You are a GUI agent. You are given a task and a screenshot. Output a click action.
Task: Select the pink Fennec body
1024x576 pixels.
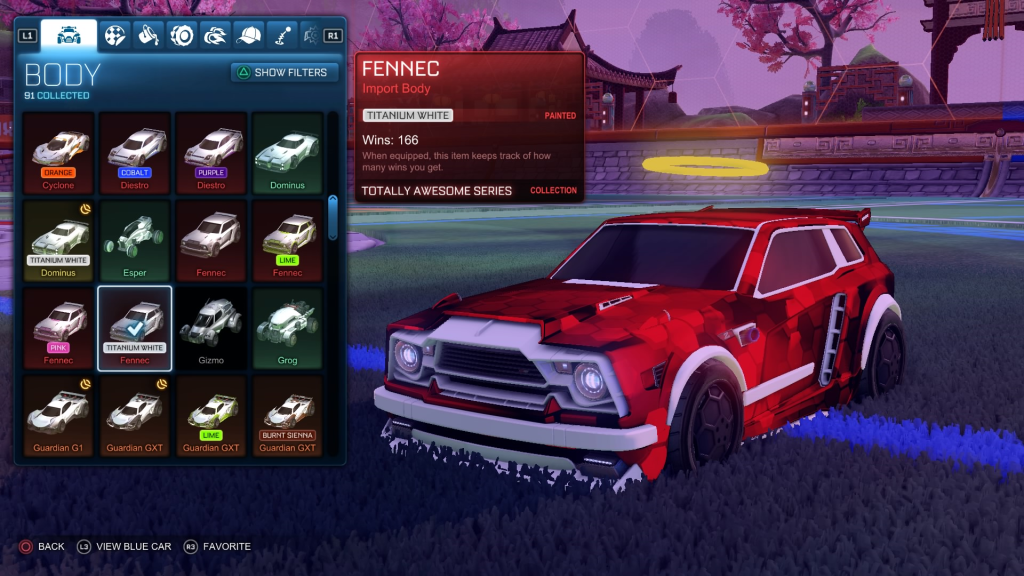pos(58,327)
